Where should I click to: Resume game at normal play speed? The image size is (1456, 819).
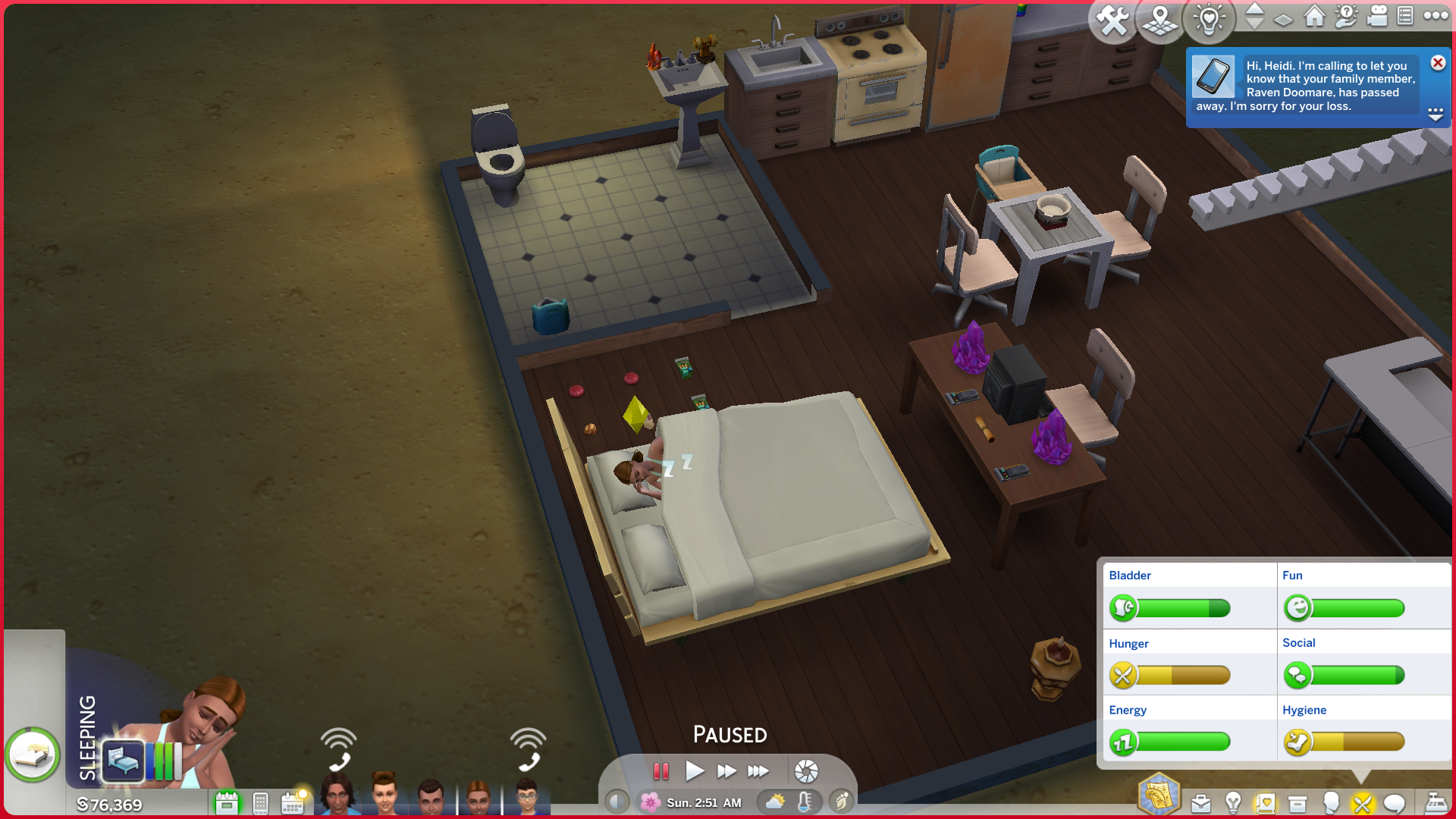point(694,771)
